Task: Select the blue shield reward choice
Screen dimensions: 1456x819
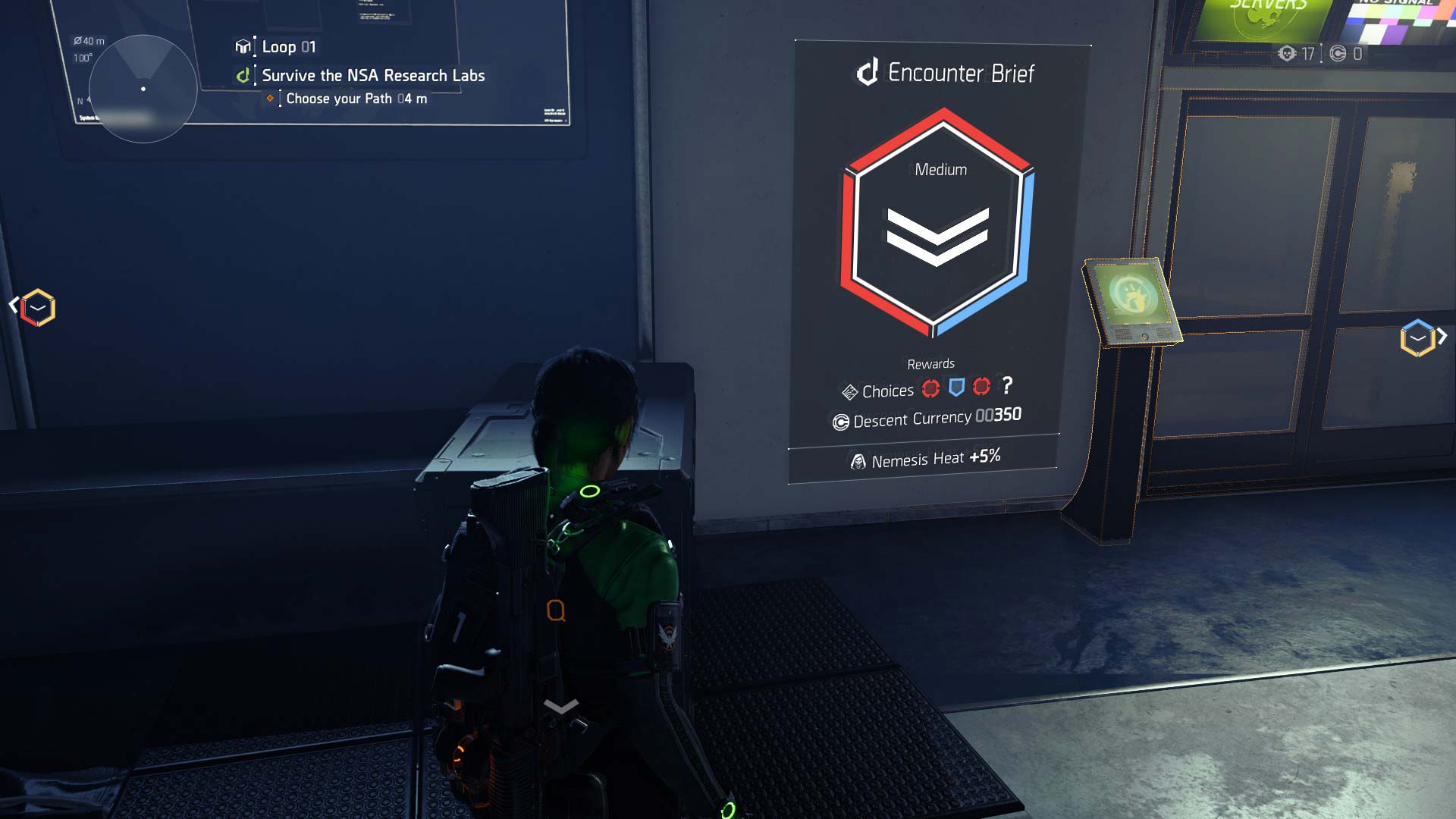Action: [956, 388]
